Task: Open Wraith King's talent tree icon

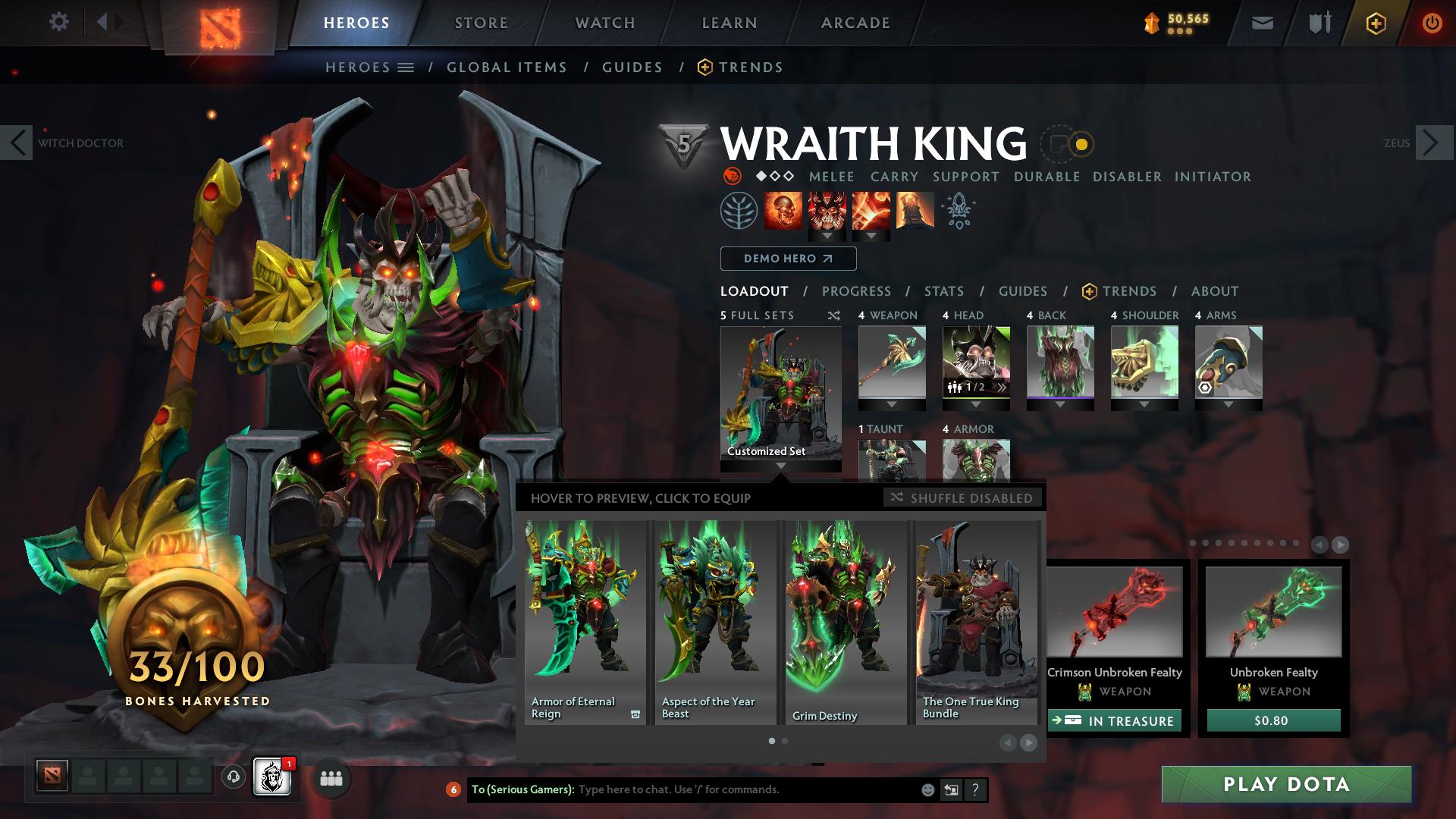Action: pyautogui.click(x=737, y=211)
